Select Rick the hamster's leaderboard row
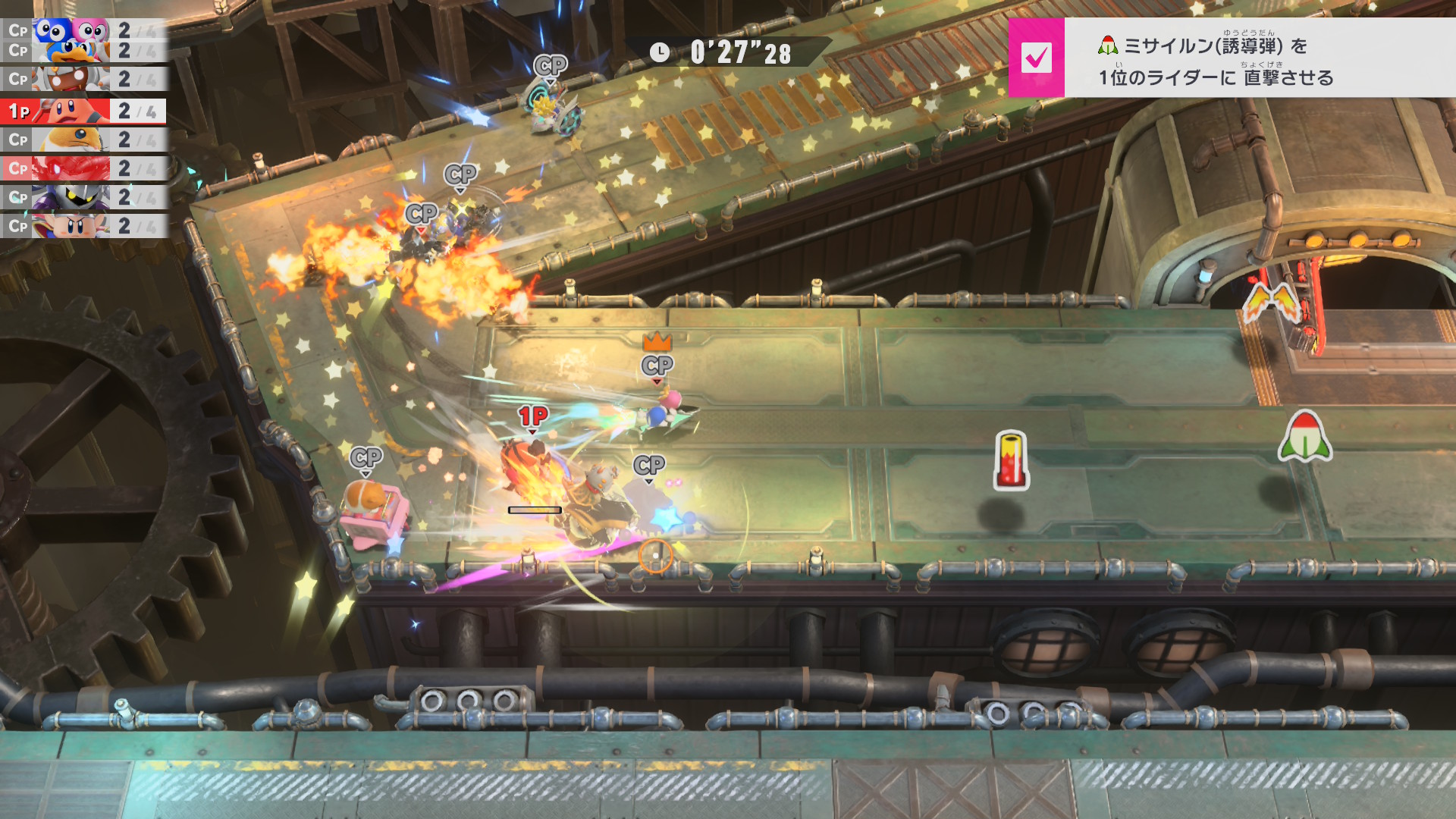Screen dimensions: 1456x819 pos(82,140)
